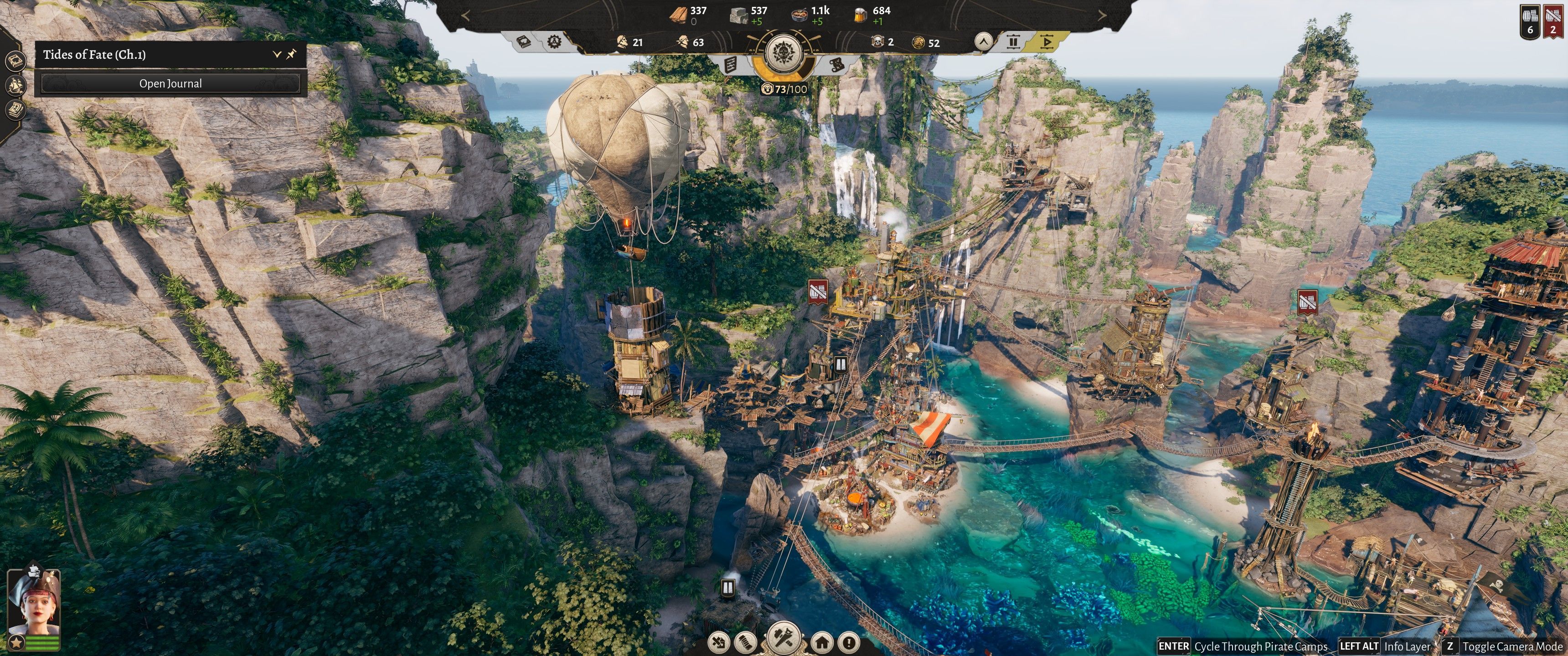Open the book icon in left sidebar

[x=15, y=61]
